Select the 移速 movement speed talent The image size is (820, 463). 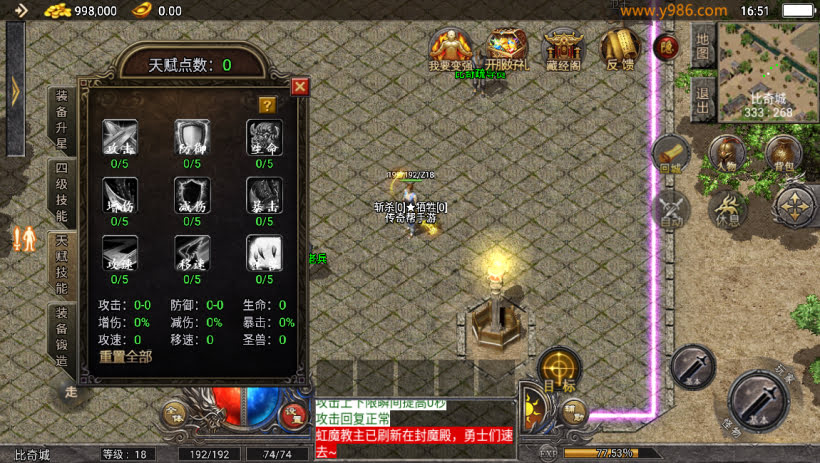192,254
